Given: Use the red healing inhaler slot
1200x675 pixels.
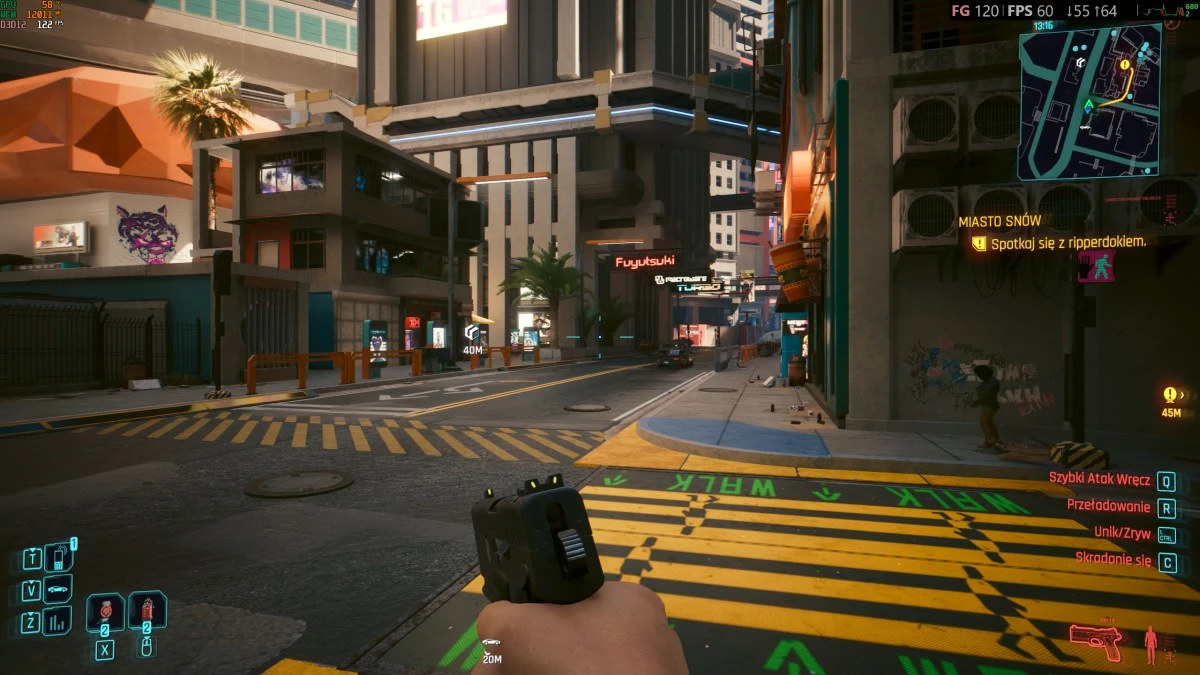Looking at the screenshot, I should pos(105,612).
